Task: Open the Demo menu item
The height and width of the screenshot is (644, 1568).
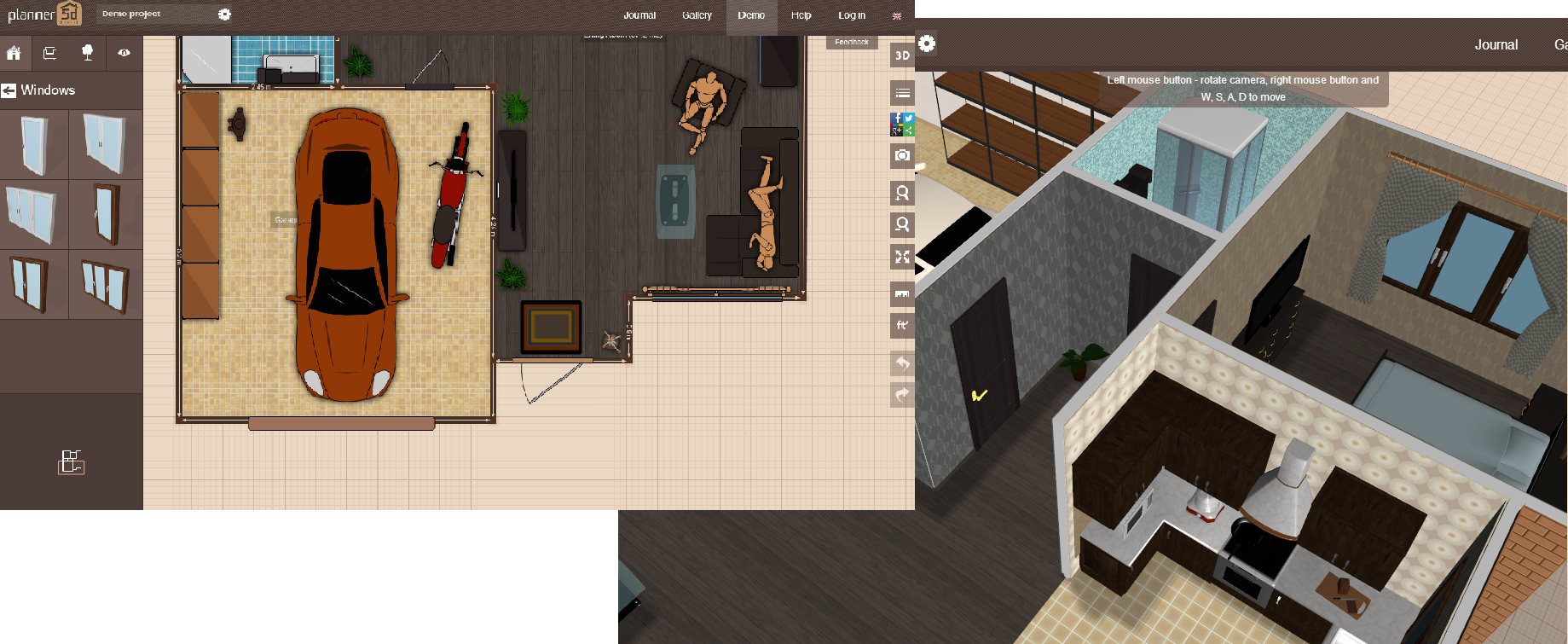Action: pyautogui.click(x=750, y=15)
